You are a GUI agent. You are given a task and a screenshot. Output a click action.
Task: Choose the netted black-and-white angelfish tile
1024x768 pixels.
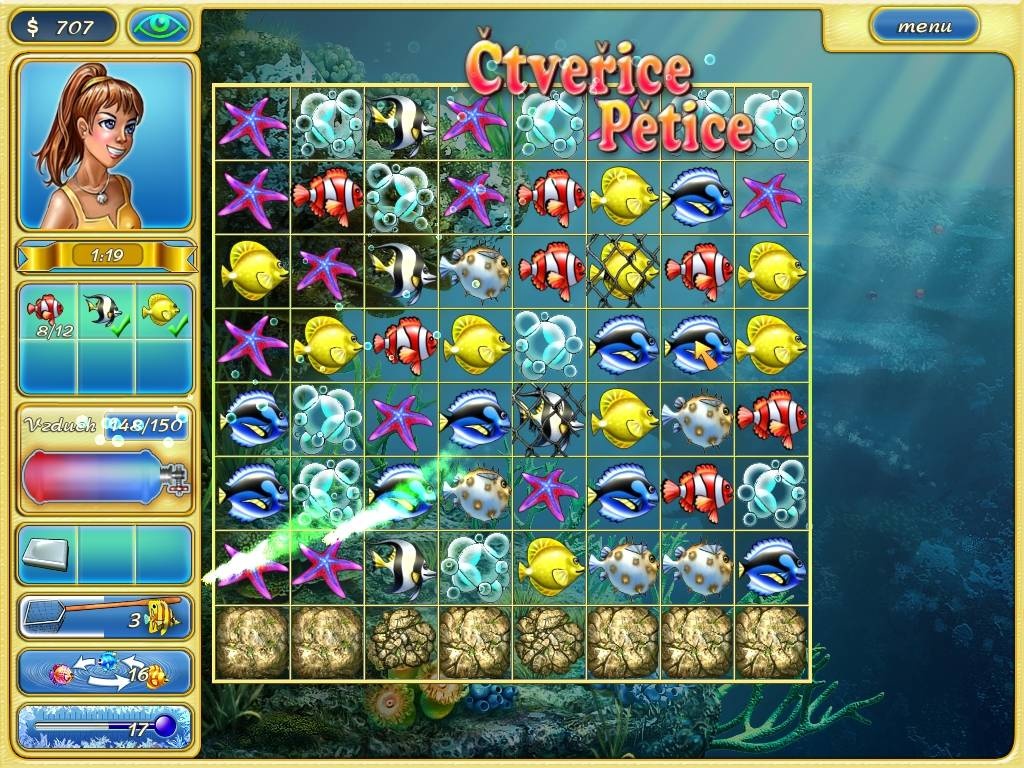[x=549, y=420]
